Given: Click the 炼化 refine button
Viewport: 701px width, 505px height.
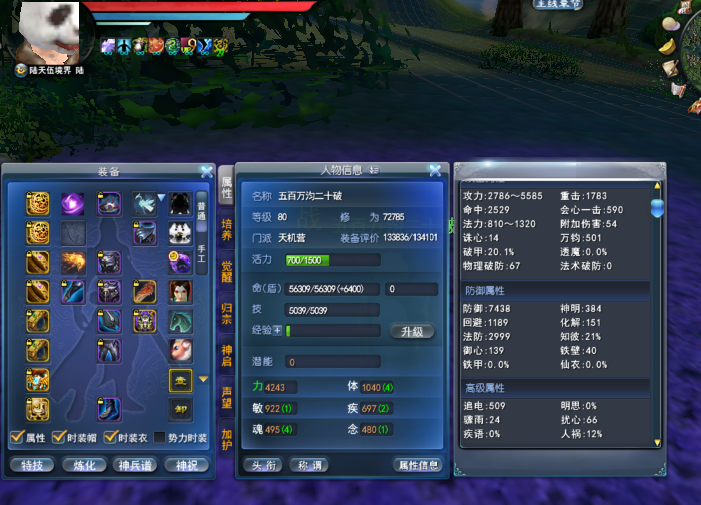Looking at the screenshot, I should pyautogui.click(x=84, y=465).
